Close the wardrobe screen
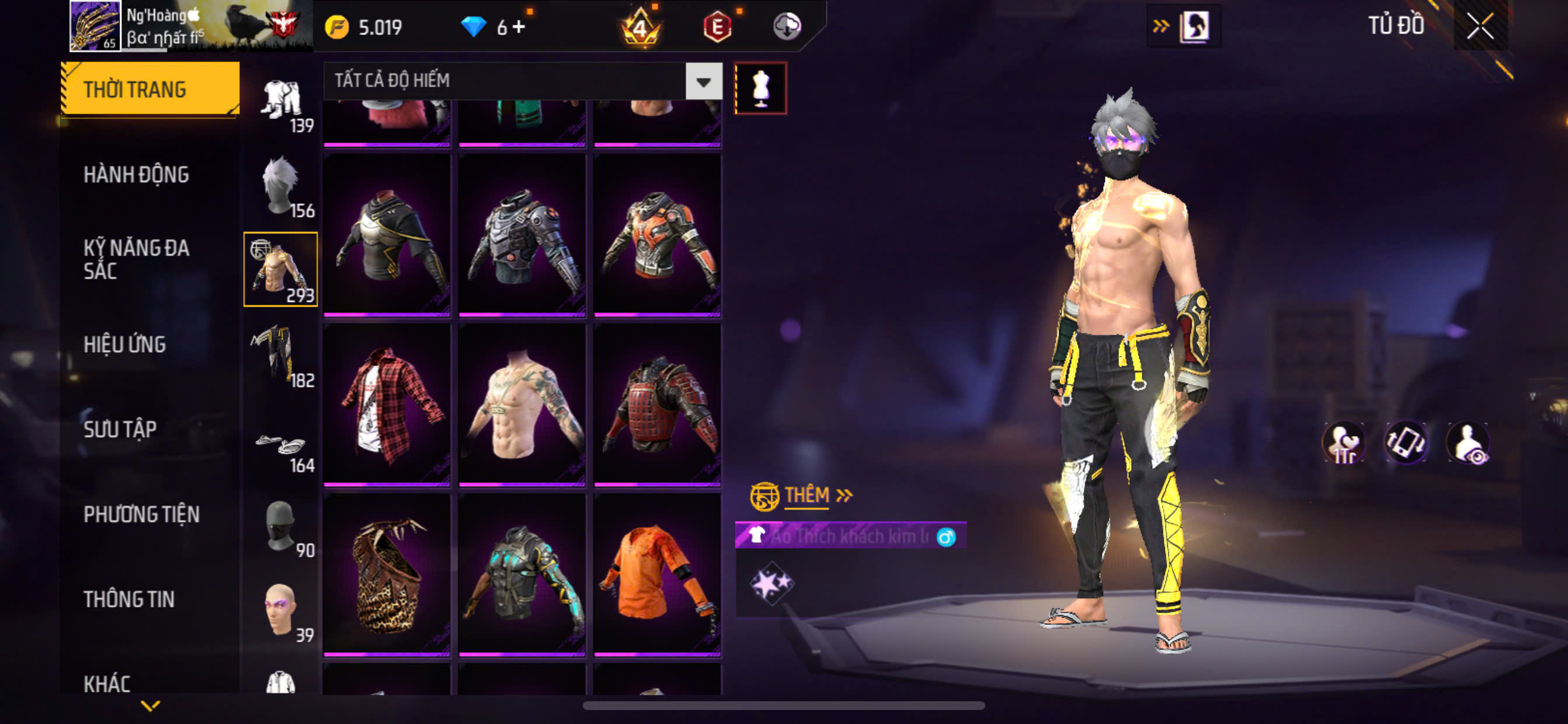The width and height of the screenshot is (1568, 724). pyautogui.click(x=1480, y=26)
